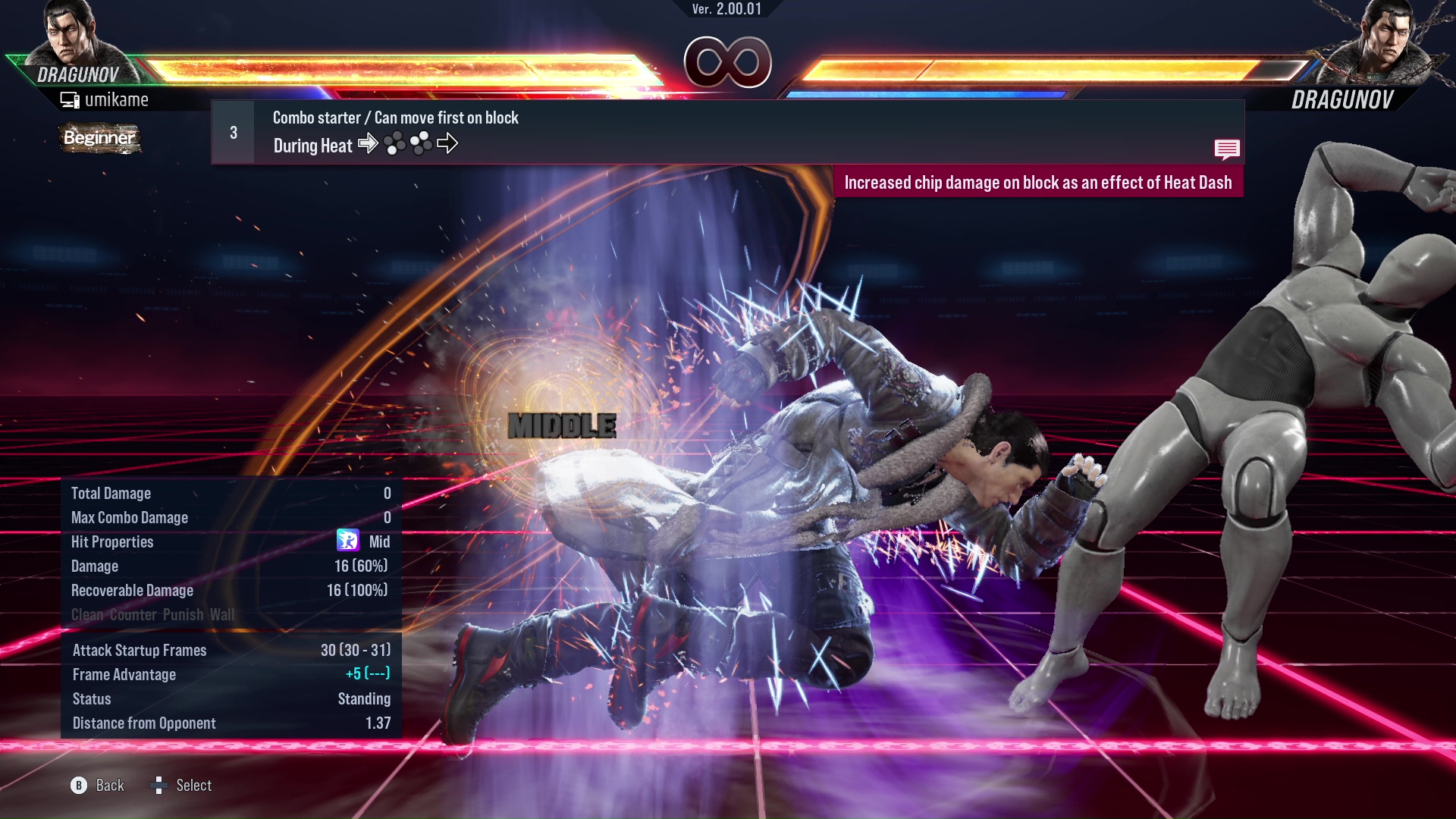Open the comment speech-bubble icon on the combo bar
The image size is (1456, 819).
(1227, 149)
